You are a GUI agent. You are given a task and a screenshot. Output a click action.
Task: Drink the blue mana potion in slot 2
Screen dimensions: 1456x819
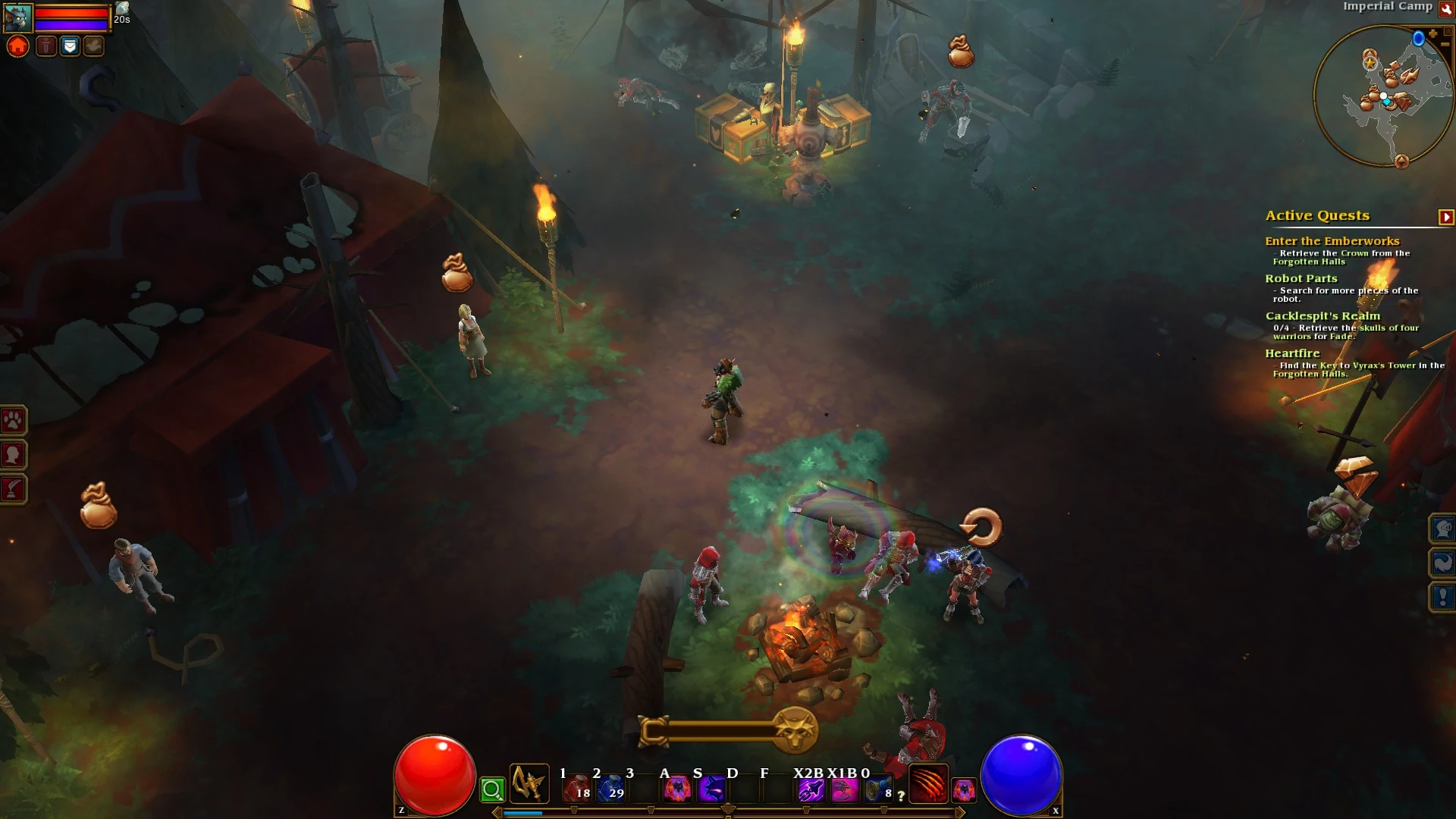[x=610, y=790]
